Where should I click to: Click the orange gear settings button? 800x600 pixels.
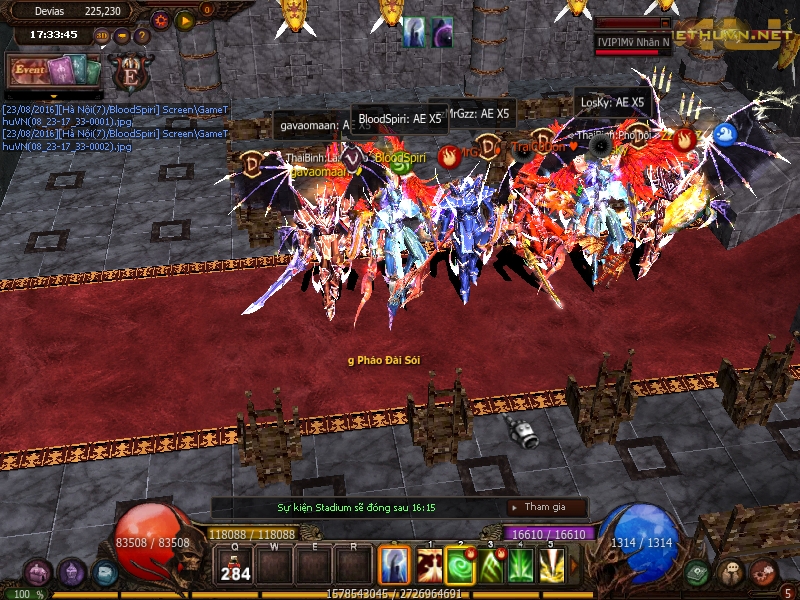click(161, 20)
